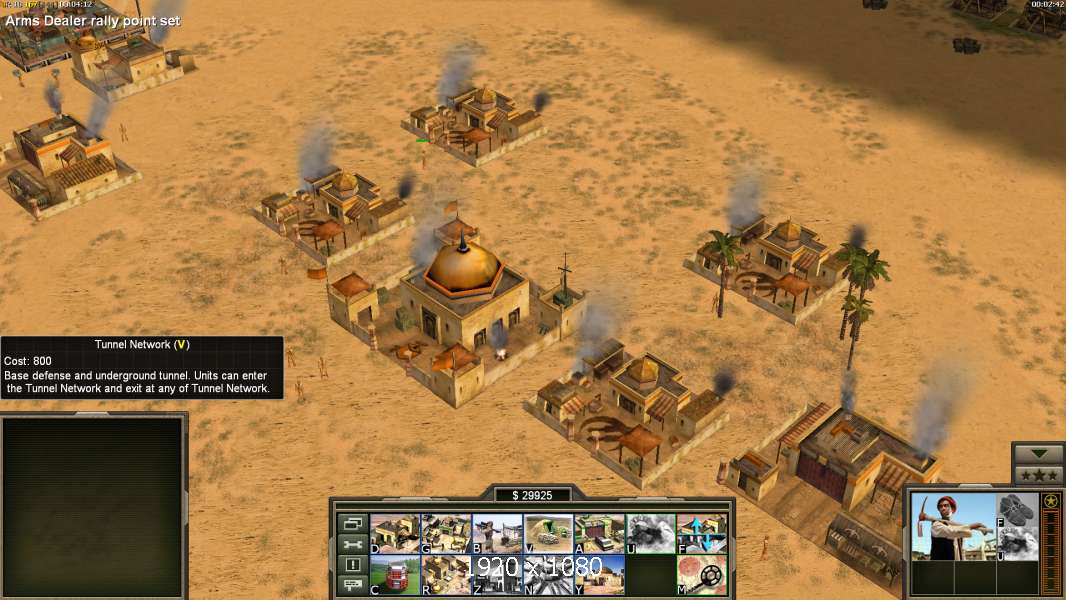Open the overlapping windows button
1066x600 pixels.
pos(352,523)
